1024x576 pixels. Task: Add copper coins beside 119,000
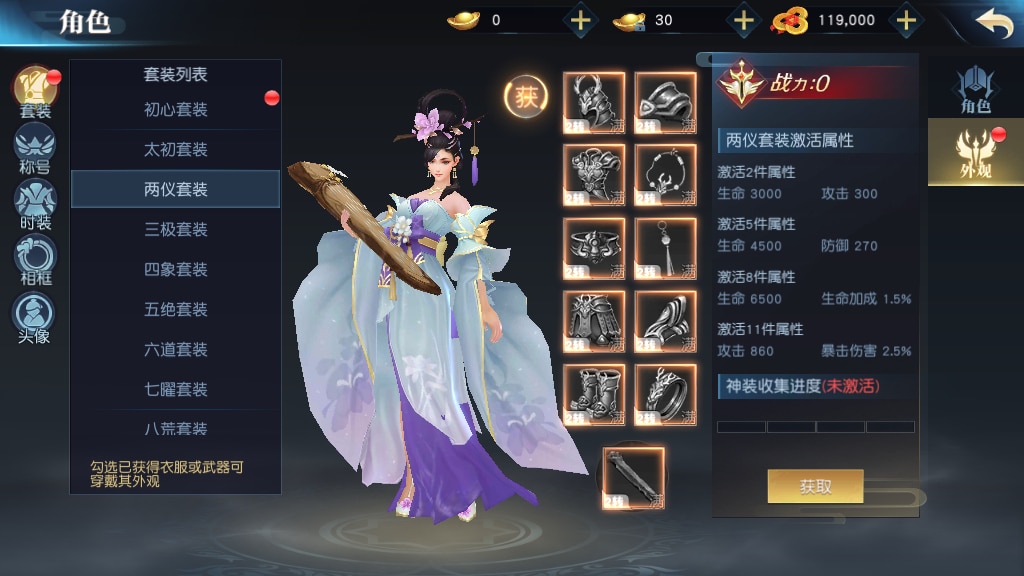click(x=905, y=20)
